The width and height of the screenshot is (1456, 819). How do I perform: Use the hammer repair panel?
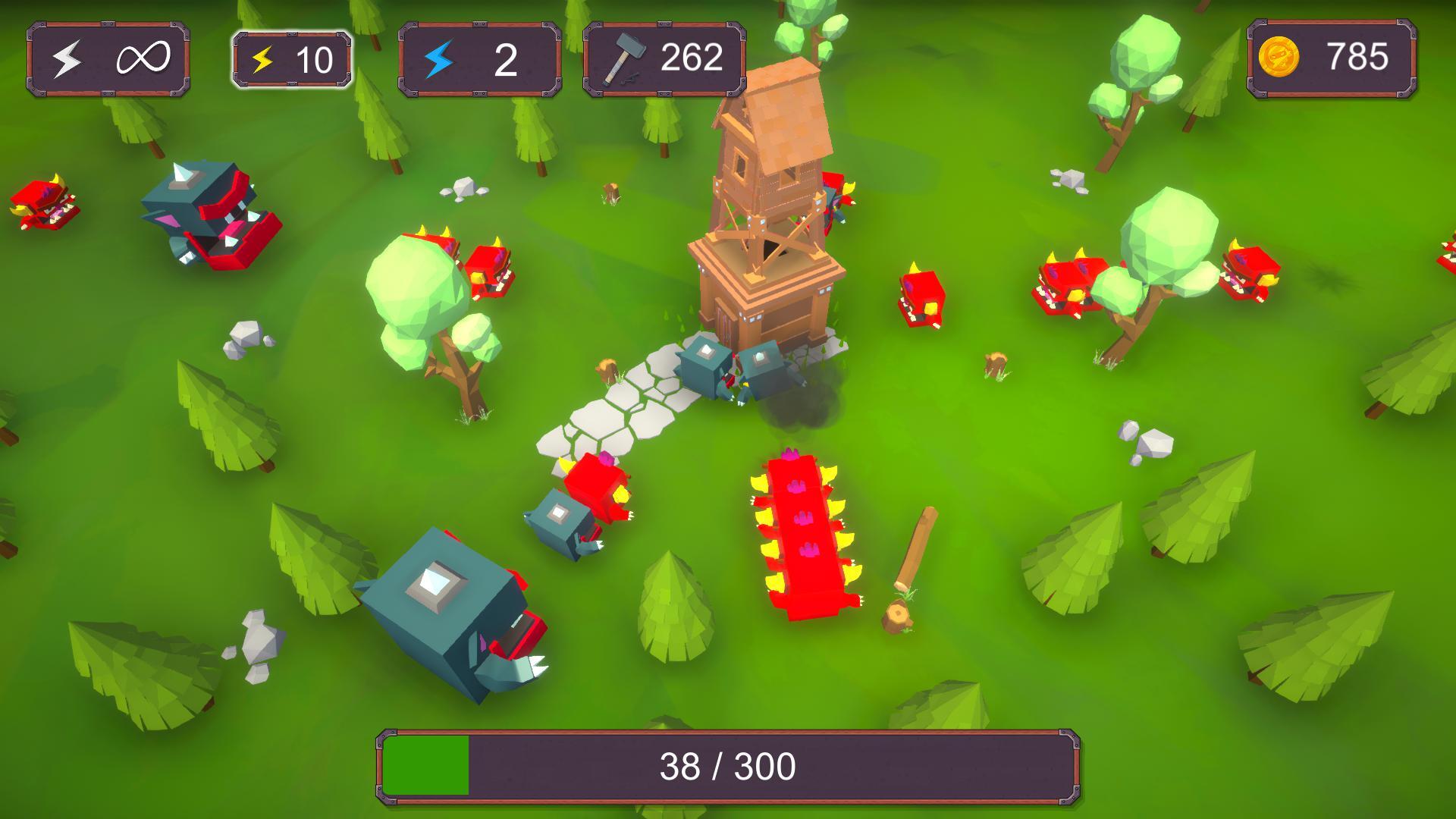pos(664,59)
